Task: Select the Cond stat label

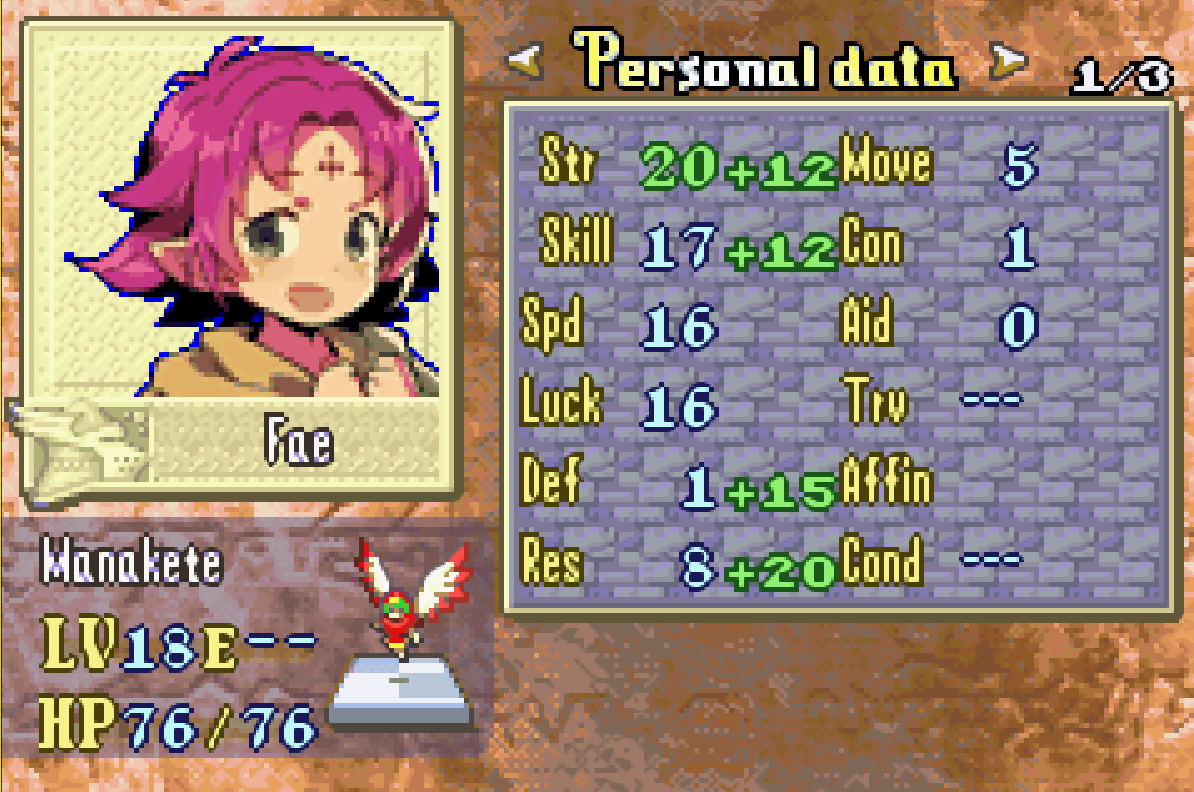Action: pyautogui.click(x=881, y=563)
